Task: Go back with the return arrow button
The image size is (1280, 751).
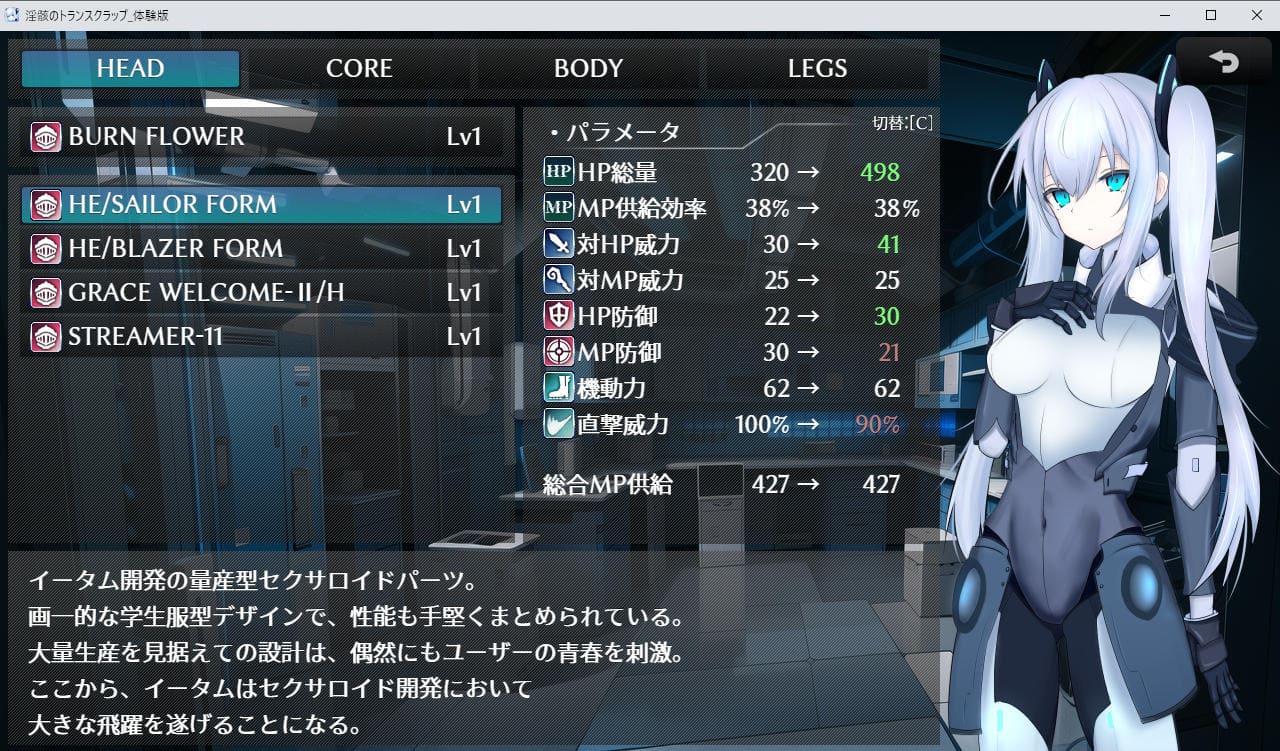Action: point(1223,62)
